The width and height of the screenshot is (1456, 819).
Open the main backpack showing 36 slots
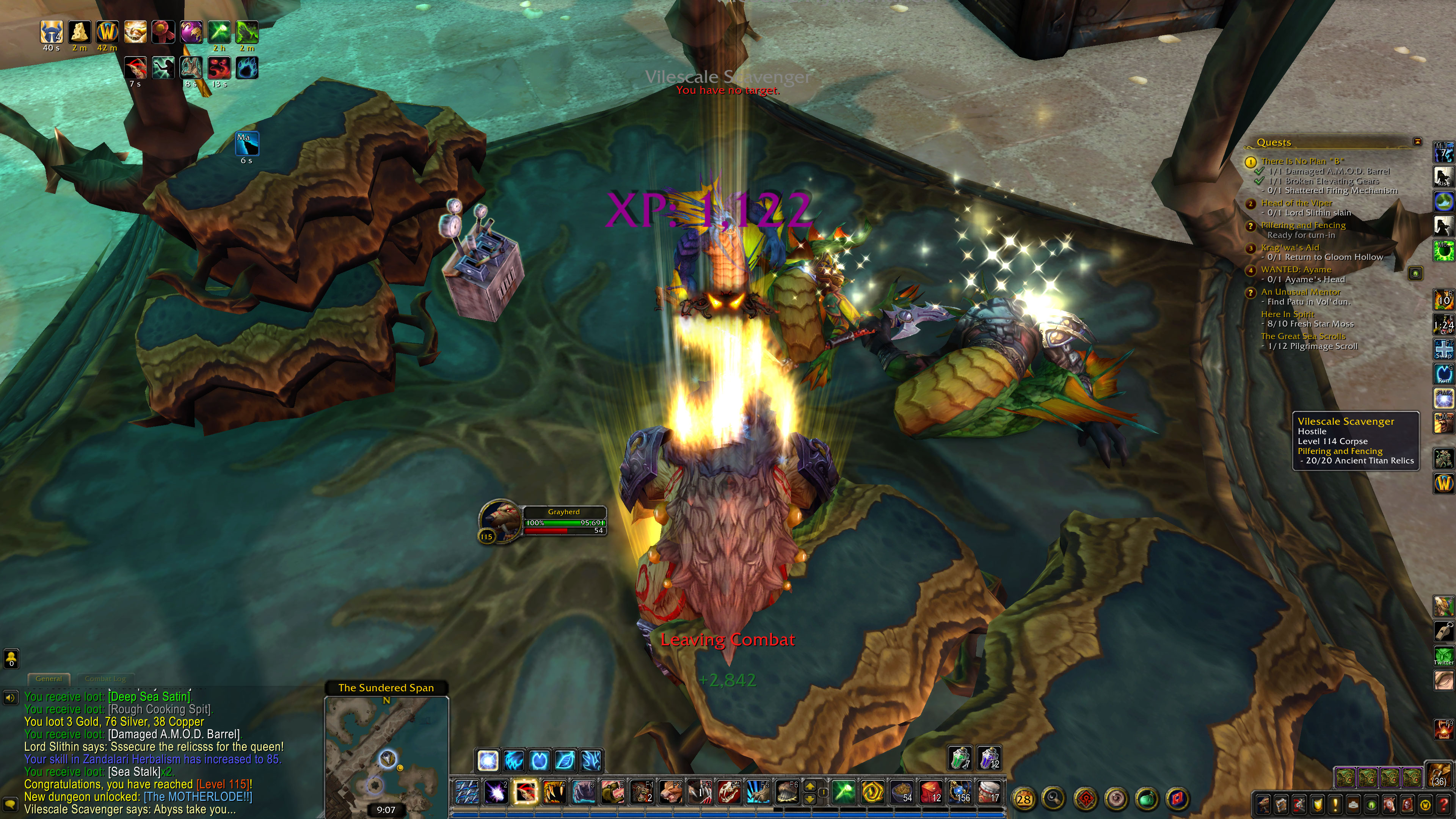pyautogui.click(x=1440, y=774)
